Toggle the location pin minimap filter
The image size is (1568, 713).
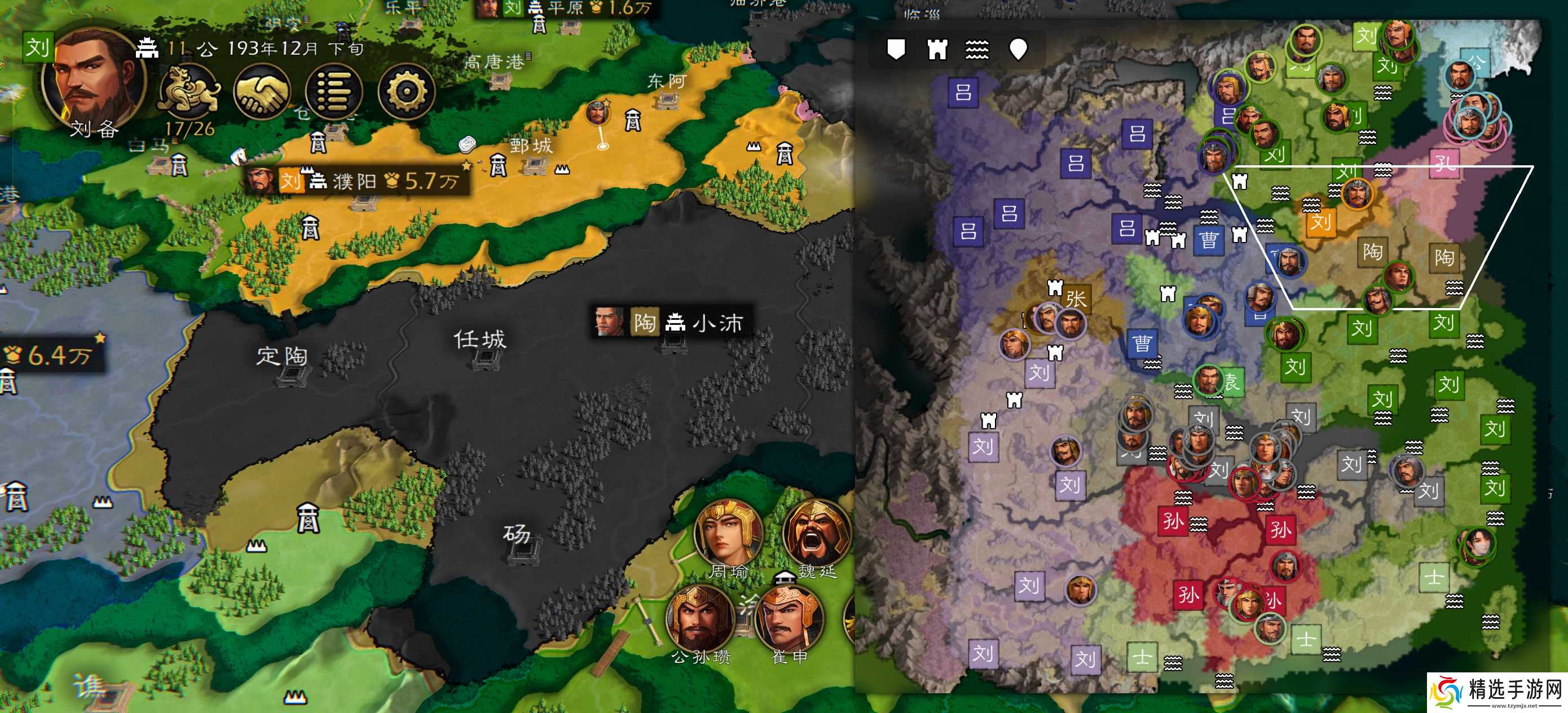point(1018,49)
